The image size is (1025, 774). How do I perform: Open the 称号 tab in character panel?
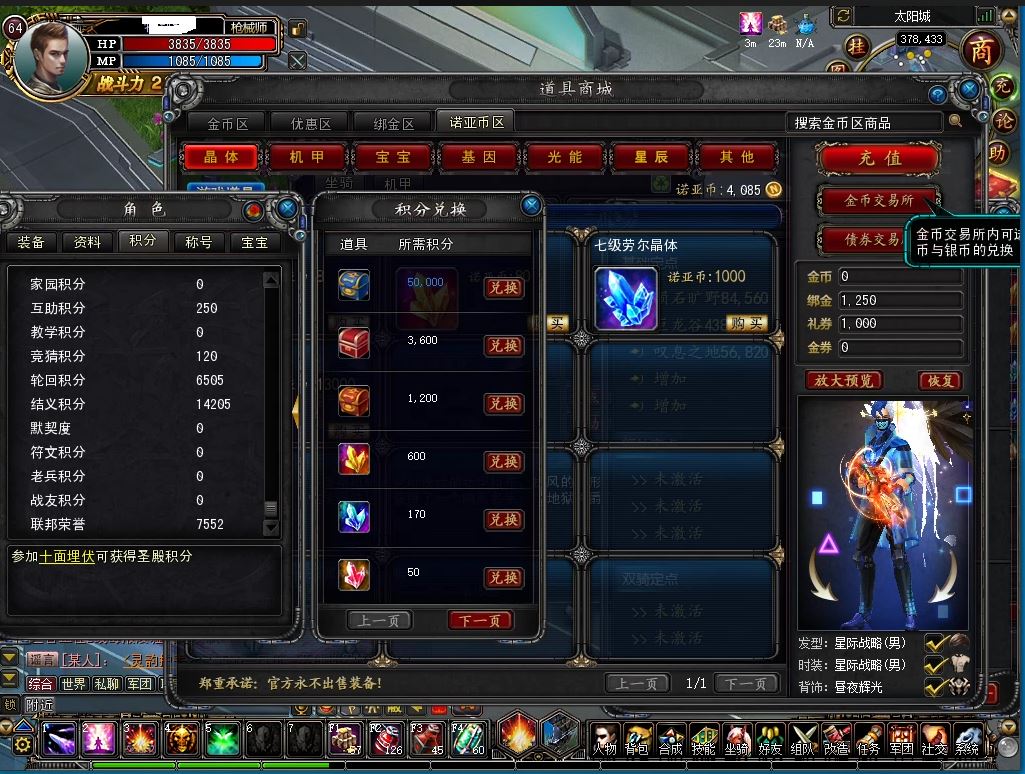199,242
